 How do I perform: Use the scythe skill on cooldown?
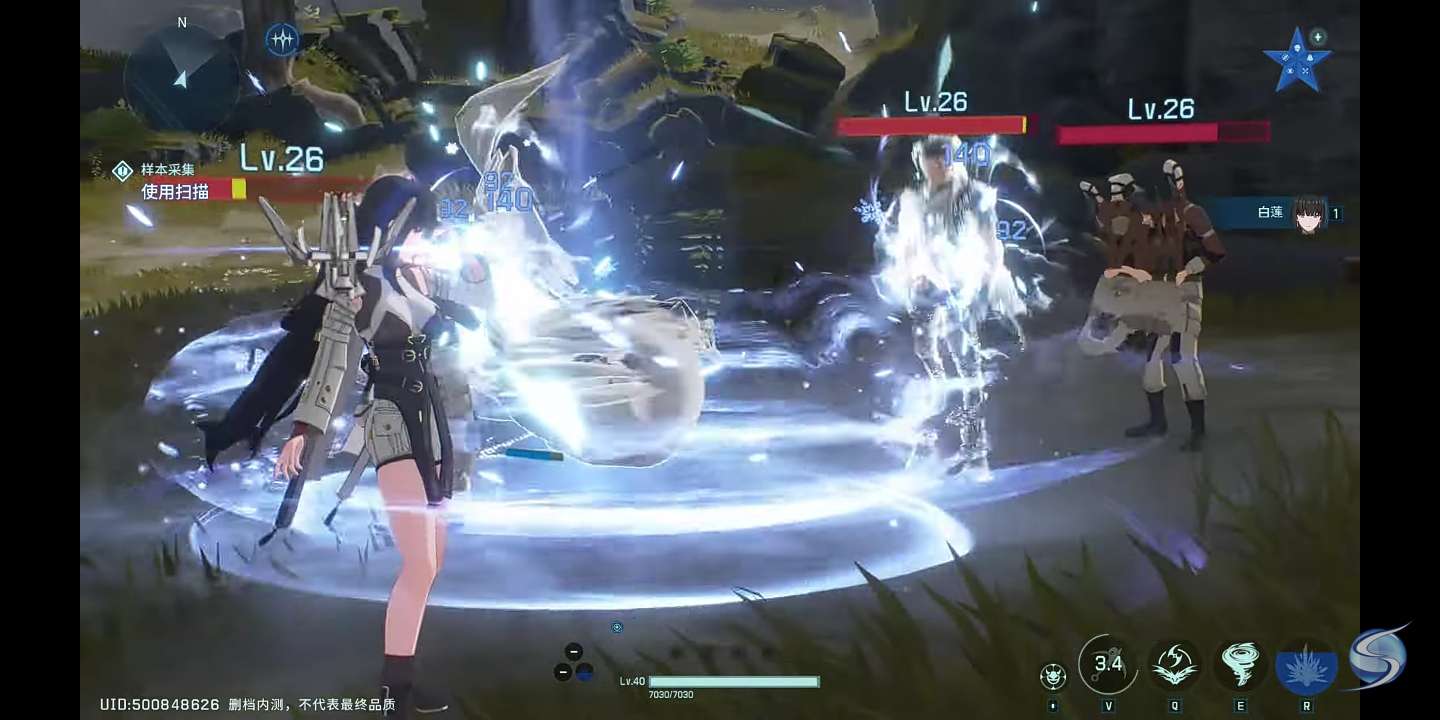[1108, 663]
